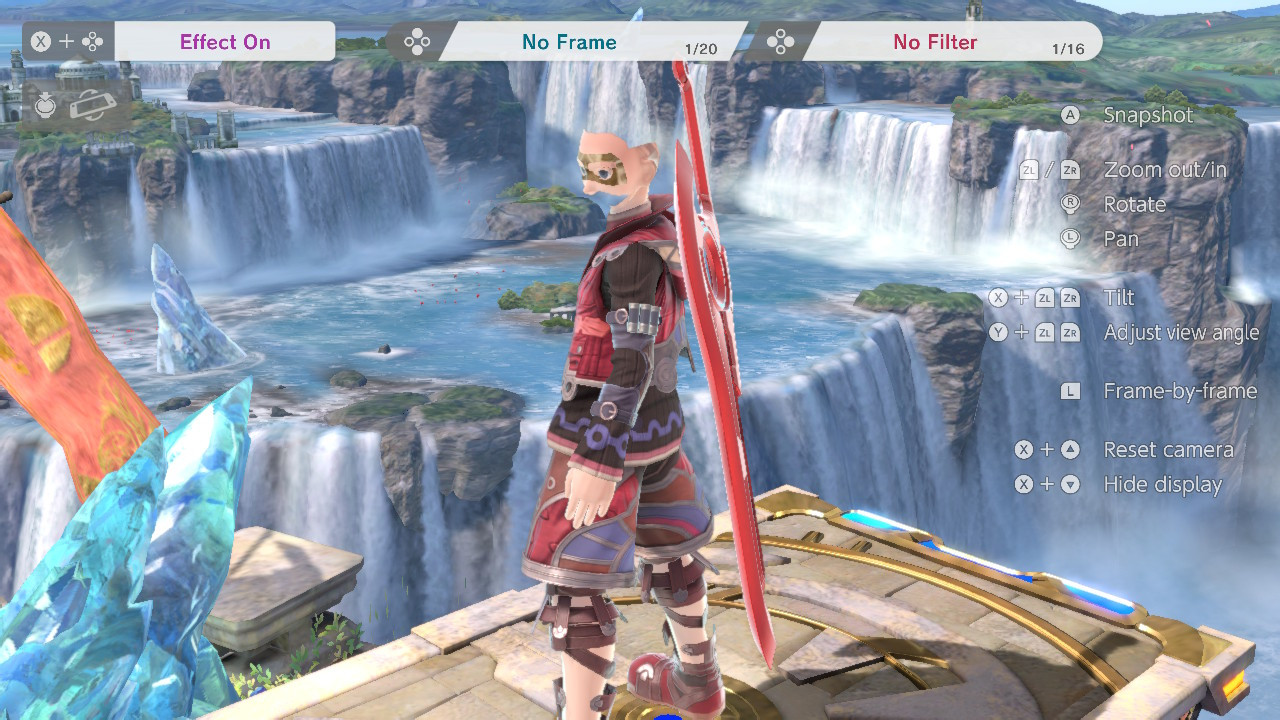
Task: Click the L-stick Pan icon
Action: point(1070,239)
